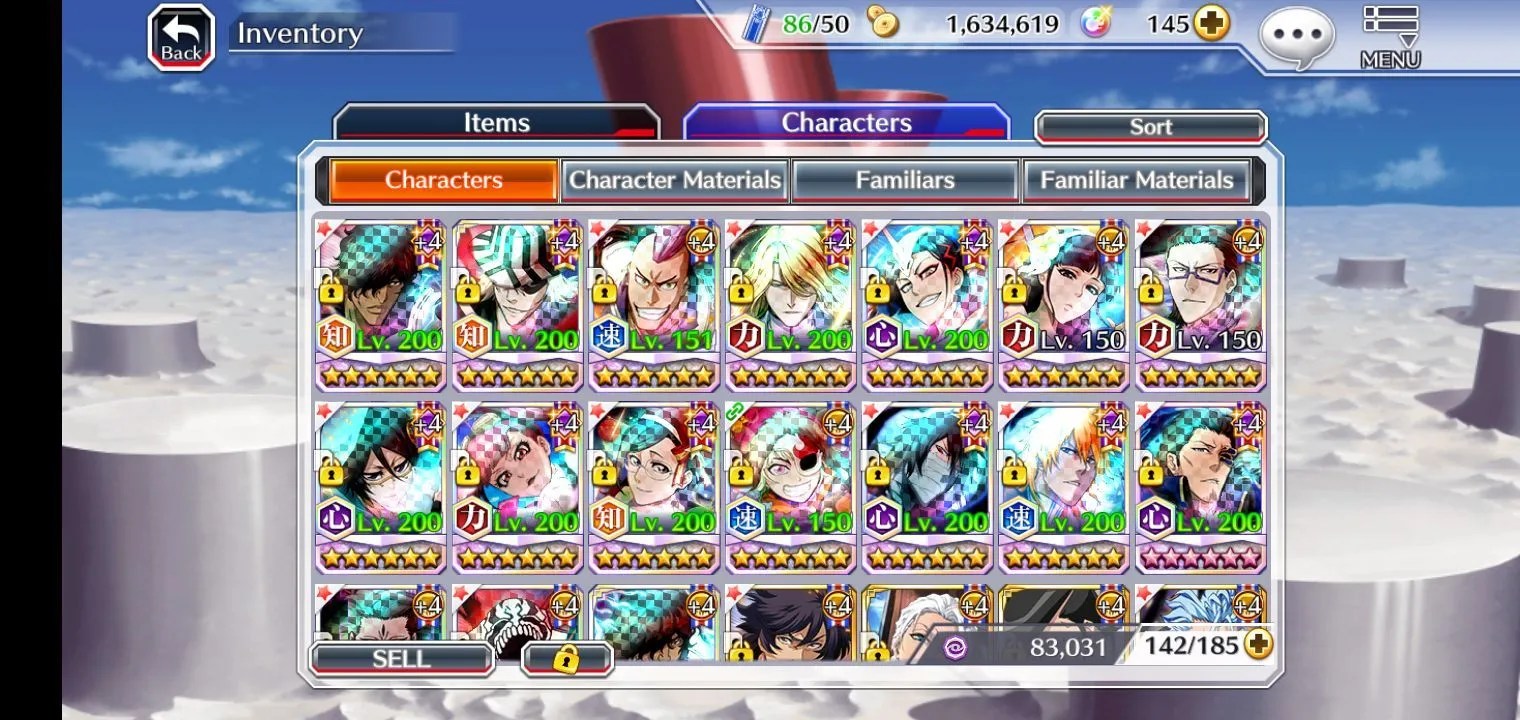The height and width of the screenshot is (720, 1520).
Task: Select the eyepatch Lv. 150 character
Action: pos(791,483)
